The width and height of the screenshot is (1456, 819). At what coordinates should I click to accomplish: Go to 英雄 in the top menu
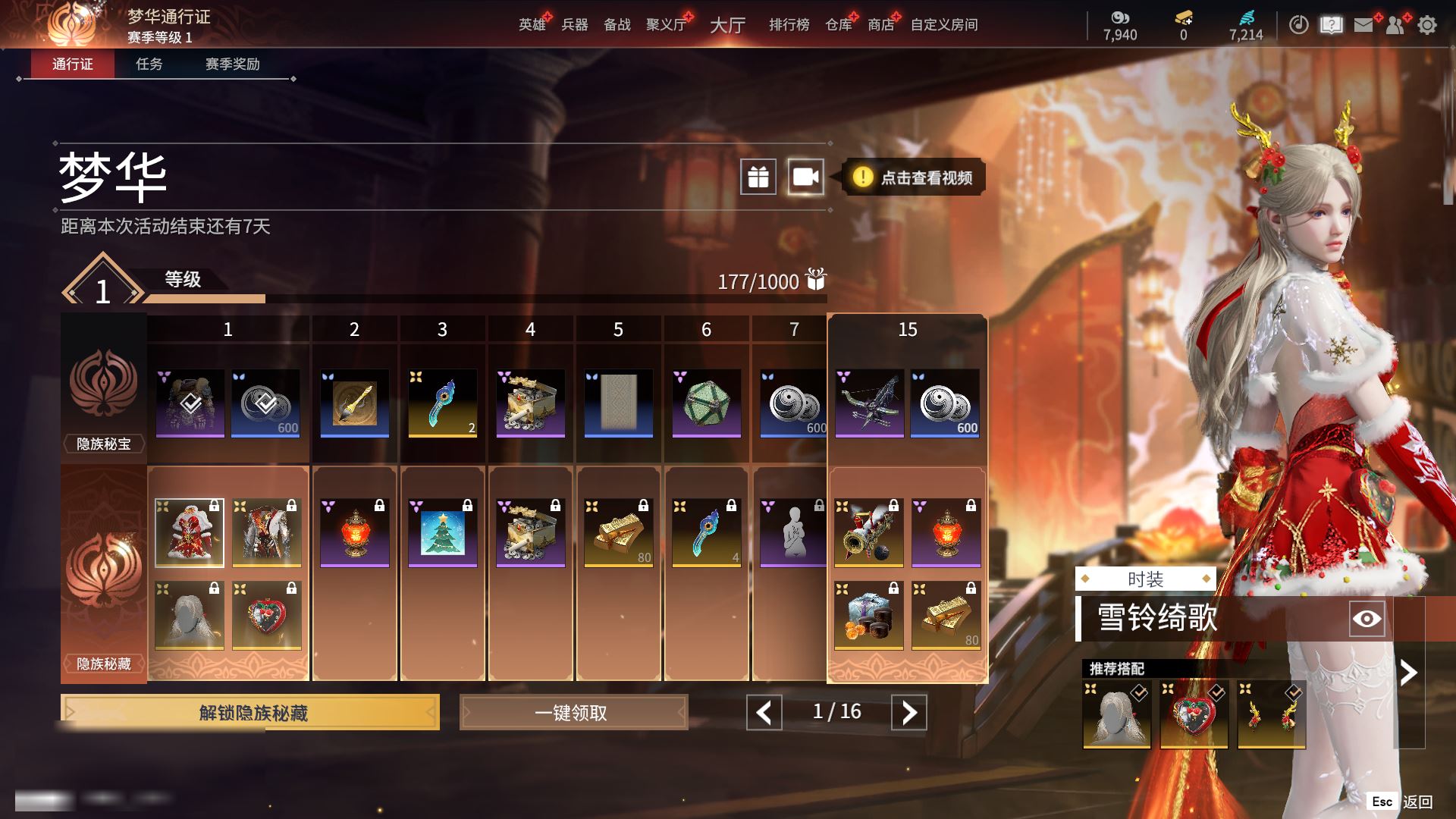[x=532, y=25]
